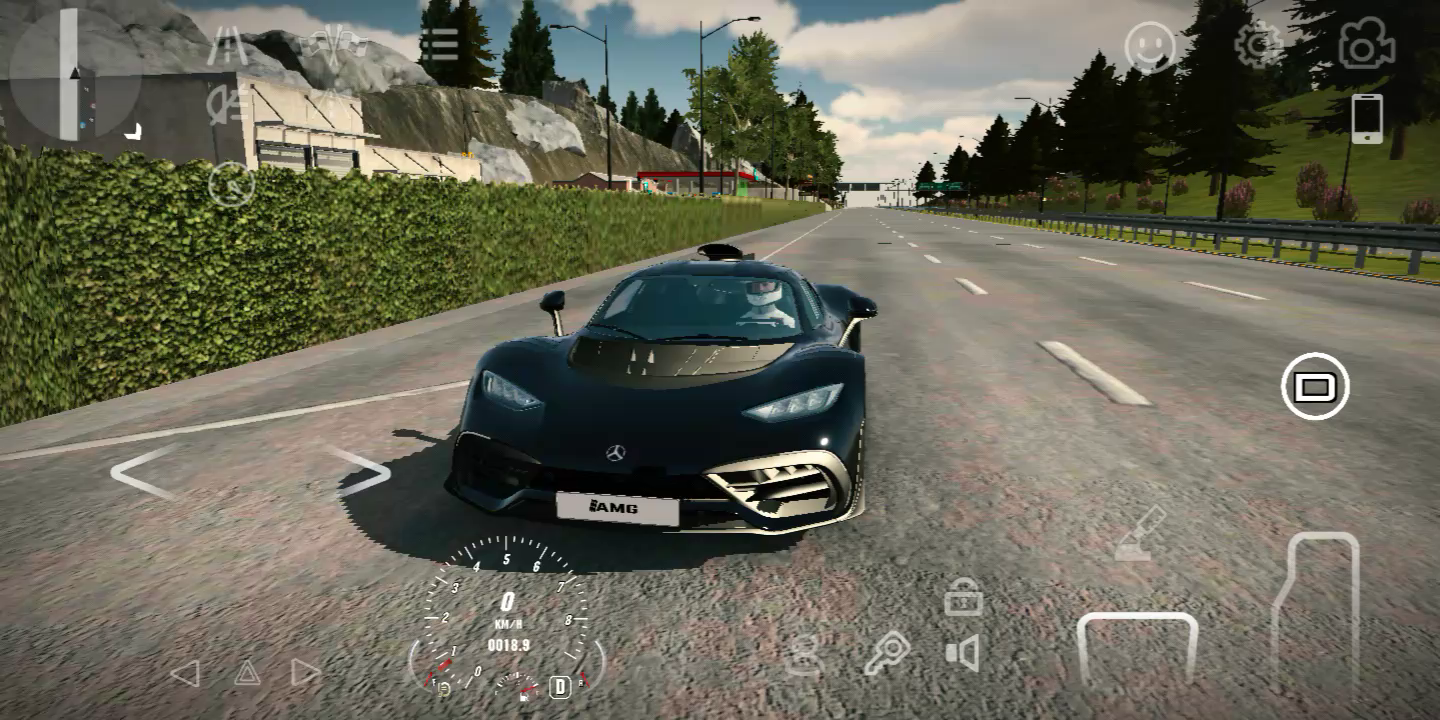This screenshot has height=720, width=1440.
Task: Tap the road lane icon
Action: tap(227, 45)
